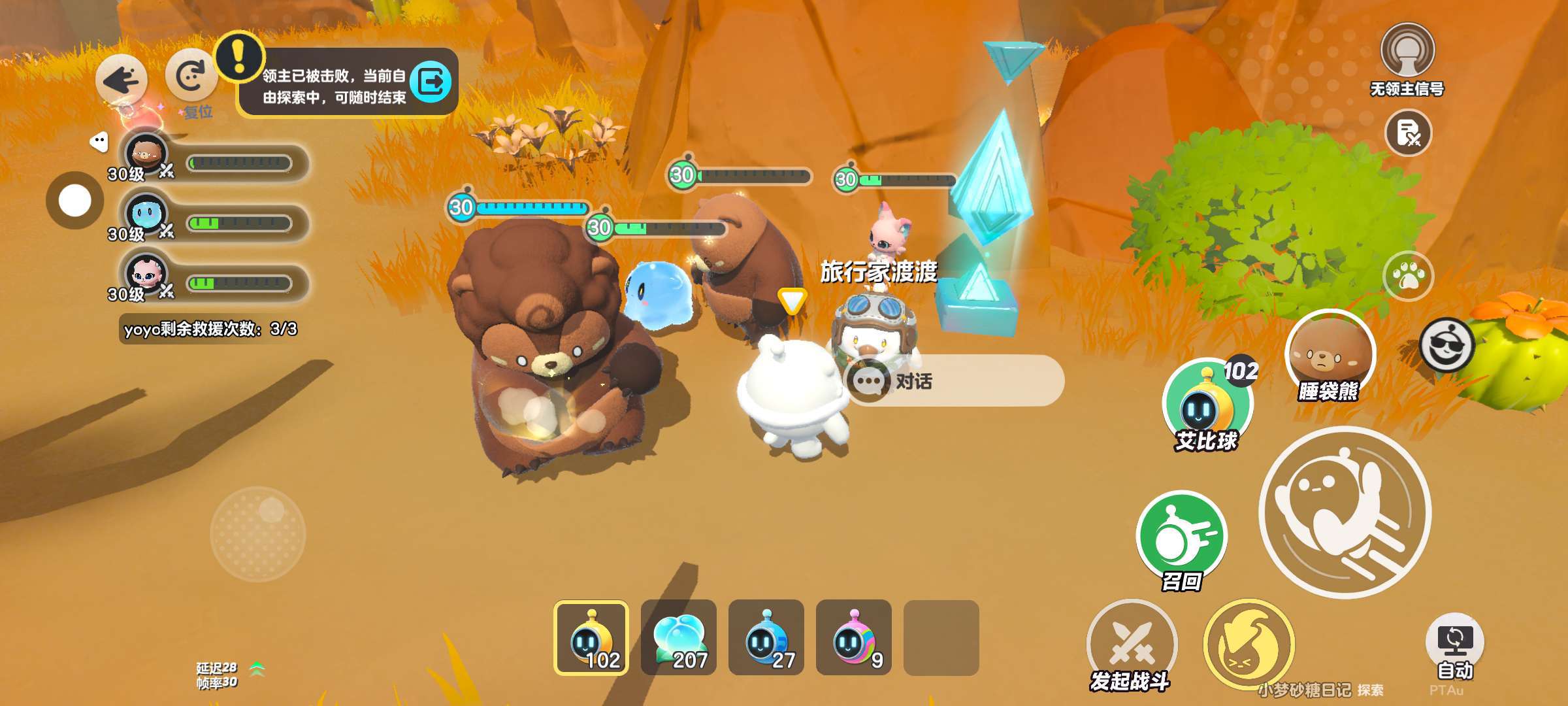Go back with the arrow button
This screenshot has width=1568, height=706.
coord(122,80)
